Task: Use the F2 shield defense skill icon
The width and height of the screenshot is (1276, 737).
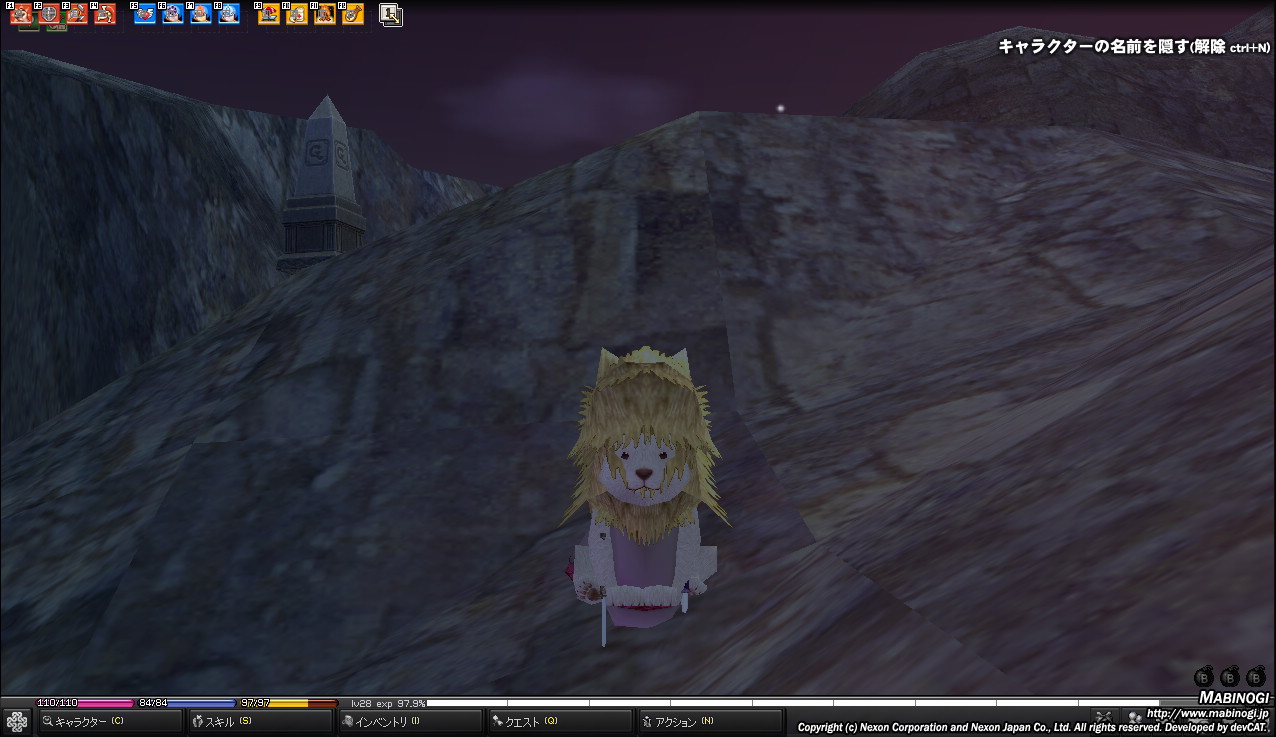Action: pos(49,14)
